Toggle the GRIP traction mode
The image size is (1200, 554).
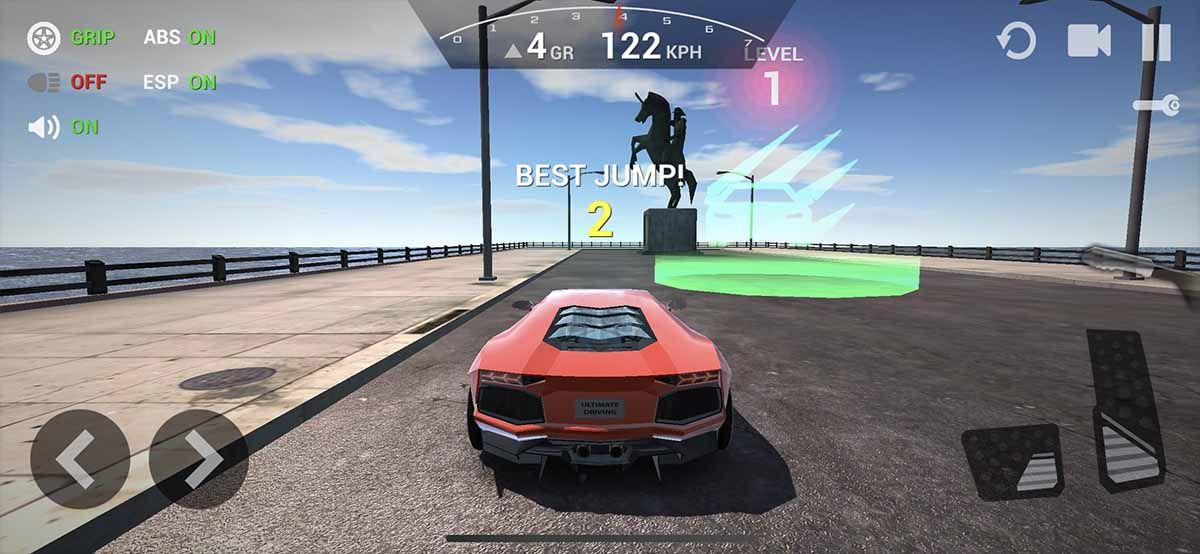point(72,38)
